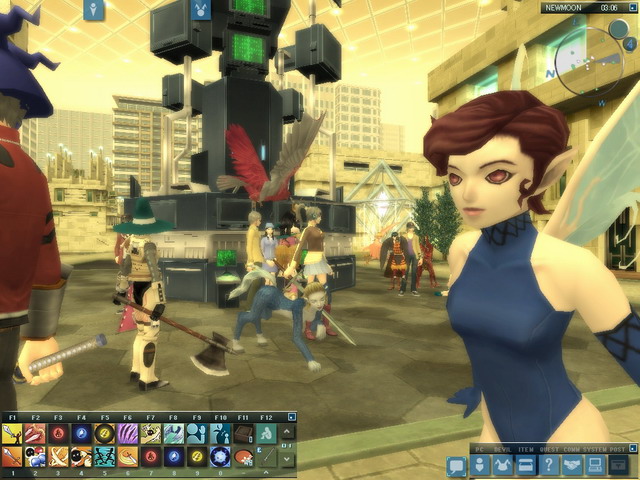
Task: Activate the purple claw slash skill
Action: click(x=128, y=433)
